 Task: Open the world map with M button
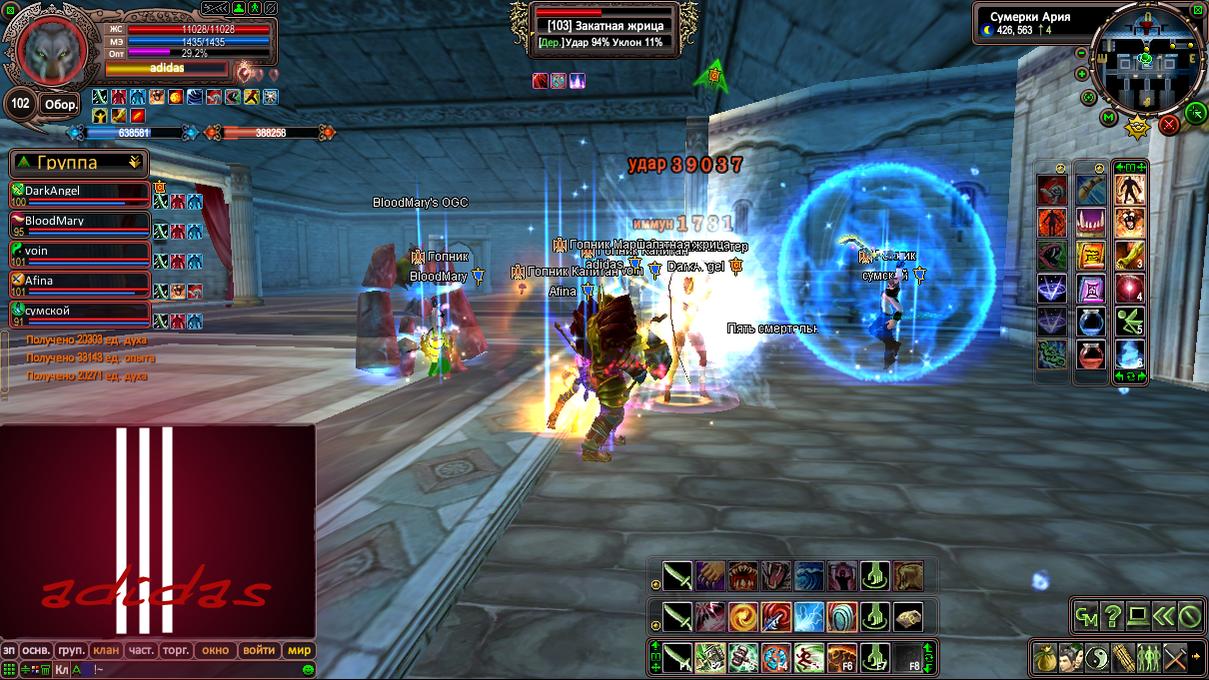tap(1108, 118)
